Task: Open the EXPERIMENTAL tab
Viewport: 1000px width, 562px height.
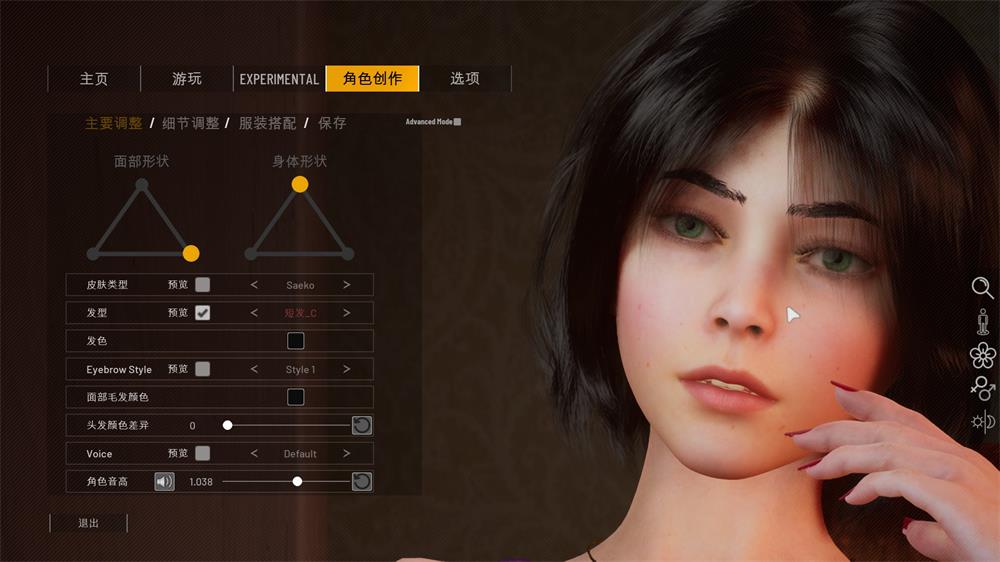Action: coord(279,79)
